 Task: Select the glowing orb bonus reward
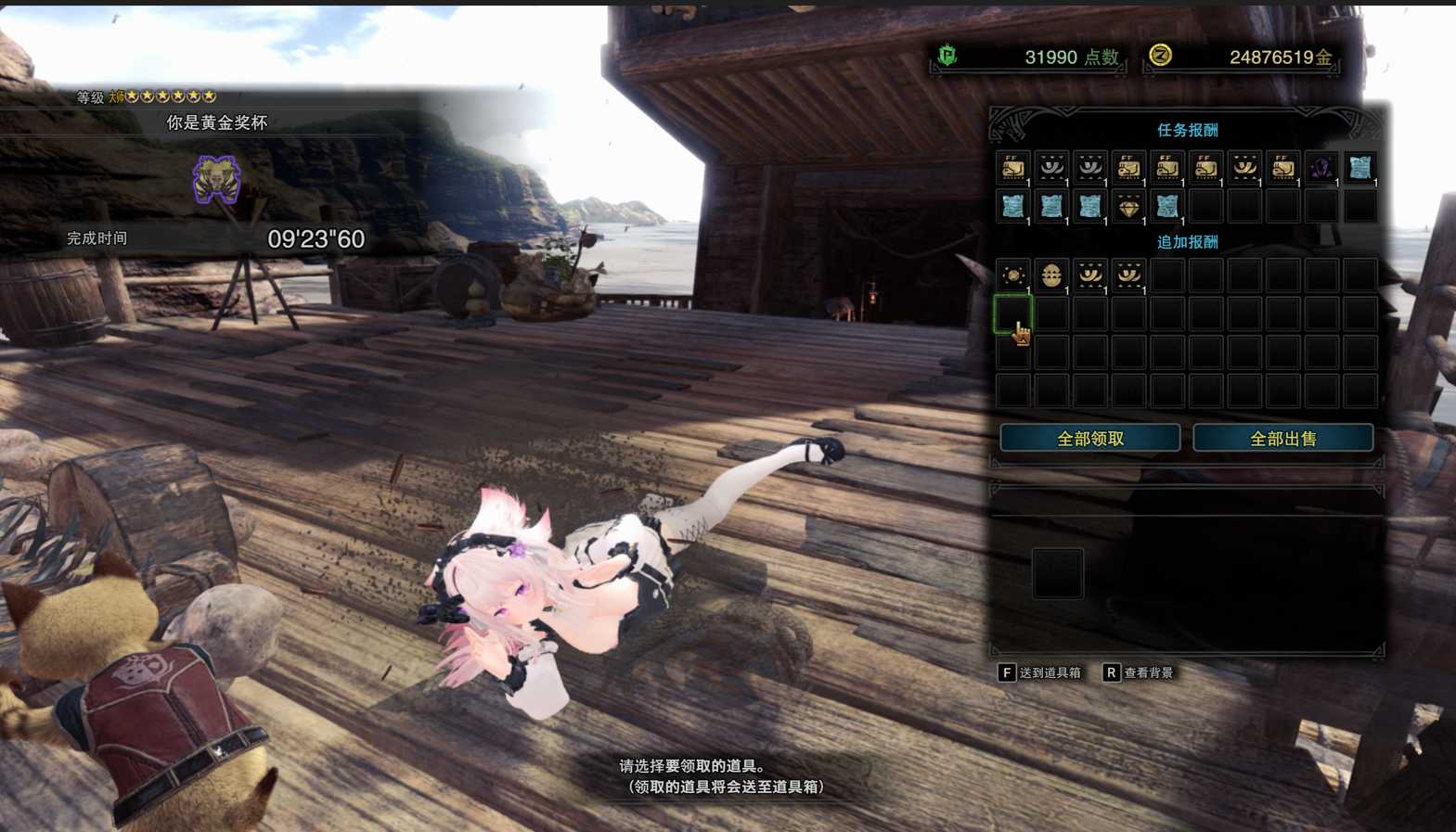(x=1012, y=275)
